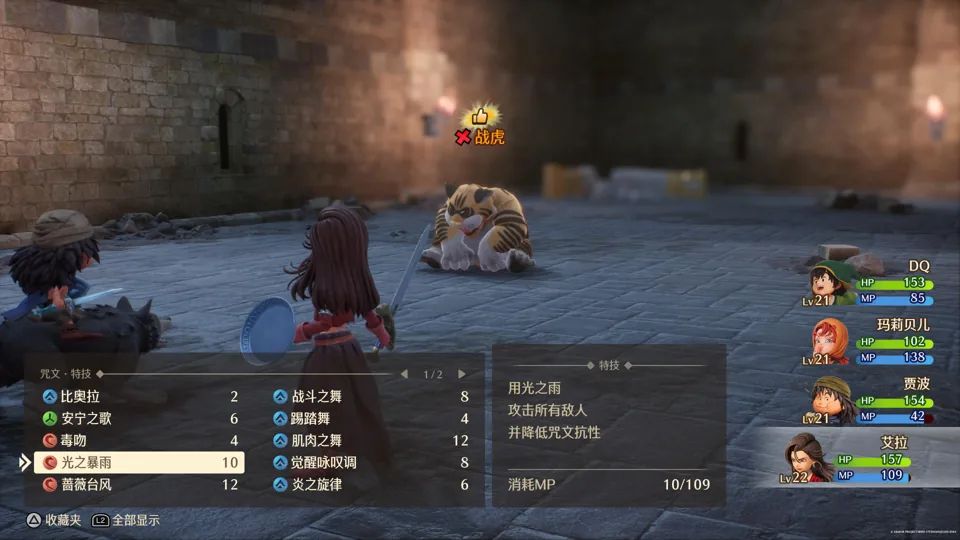
Task: Cast the highlighted 光之暴雨 skill
Action: tap(139, 462)
